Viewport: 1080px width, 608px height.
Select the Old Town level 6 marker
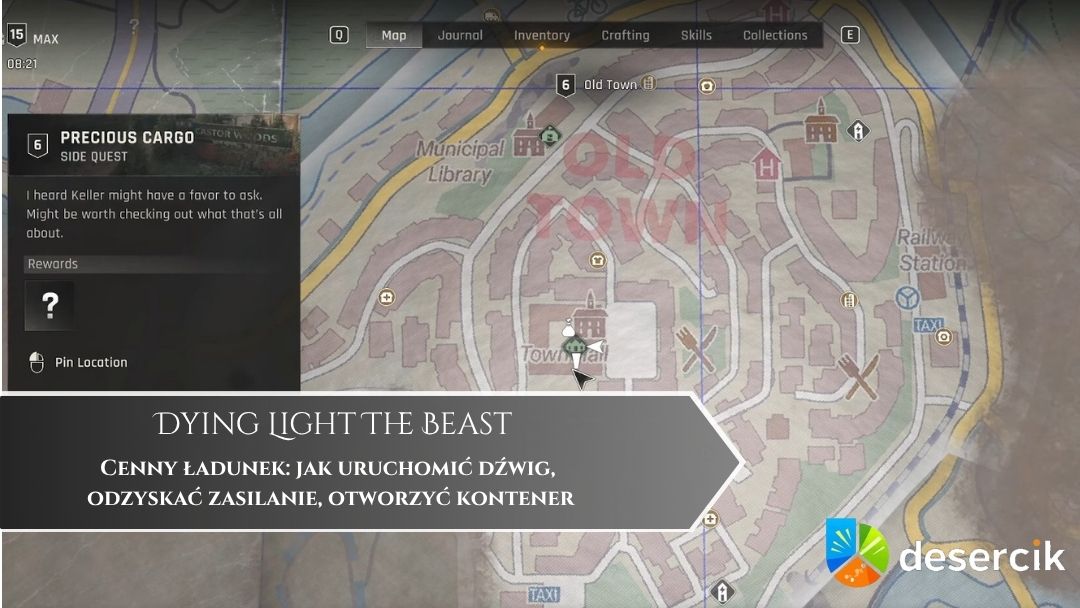pos(566,85)
